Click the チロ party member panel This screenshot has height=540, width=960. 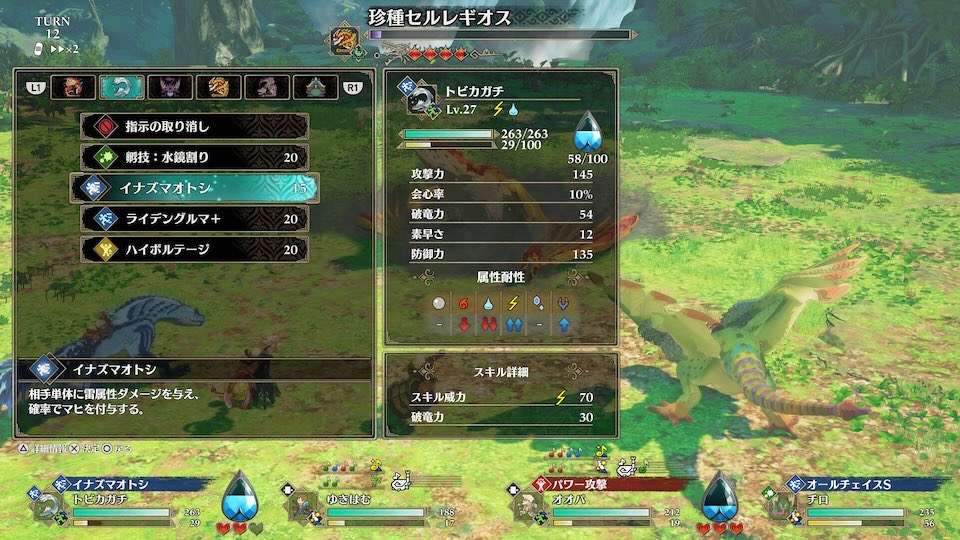click(x=850, y=503)
